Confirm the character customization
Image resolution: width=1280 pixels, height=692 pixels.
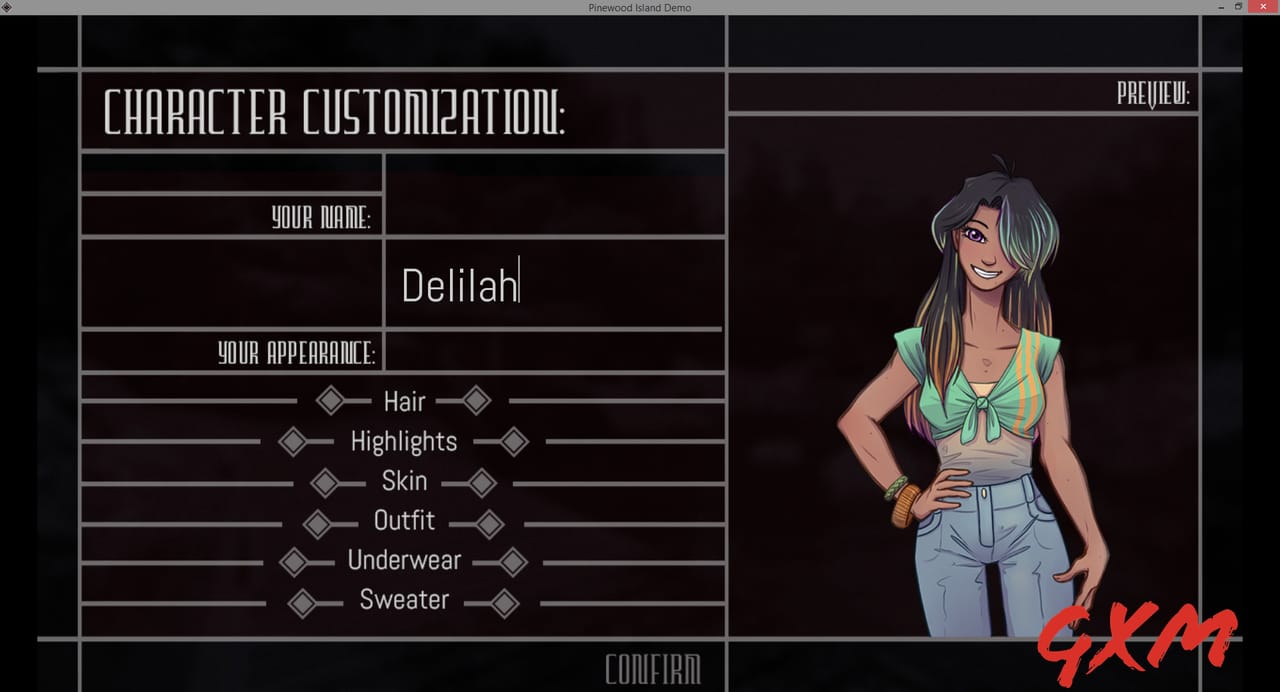click(x=653, y=669)
